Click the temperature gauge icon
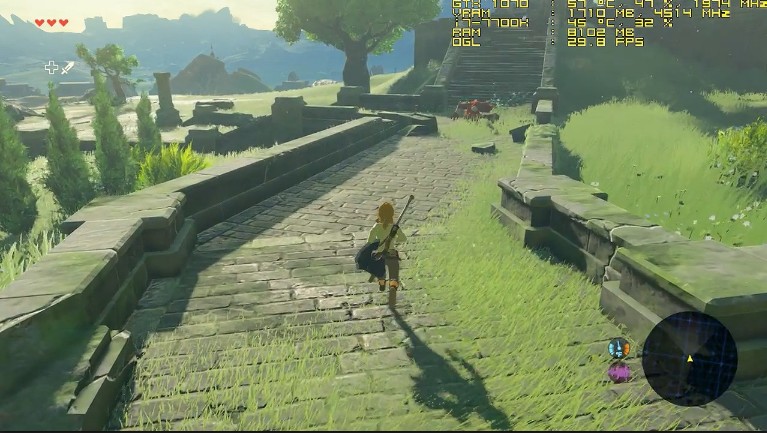The image size is (767, 433). coord(618,348)
